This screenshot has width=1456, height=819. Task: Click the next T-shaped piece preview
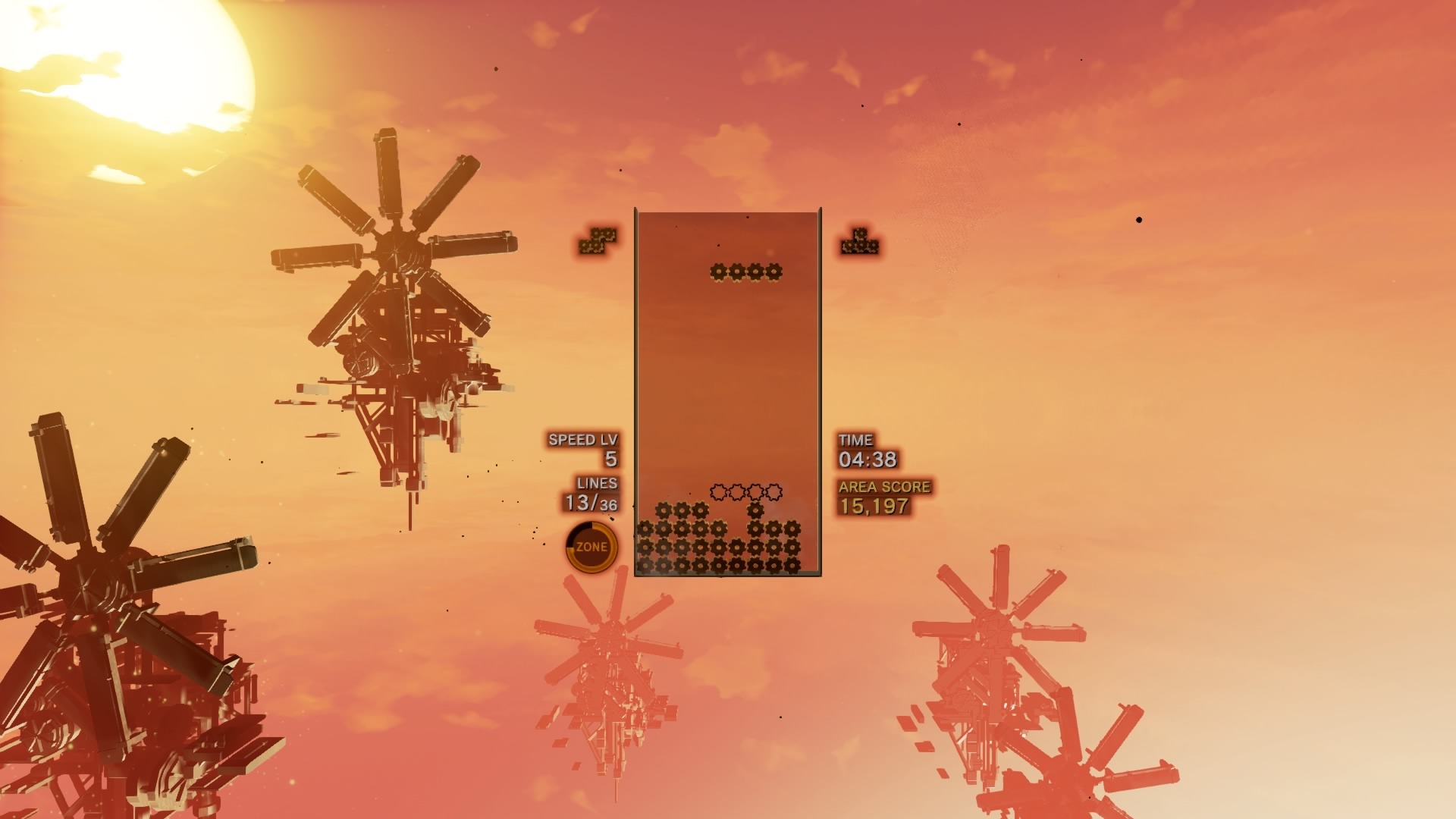pyautogui.click(x=859, y=242)
